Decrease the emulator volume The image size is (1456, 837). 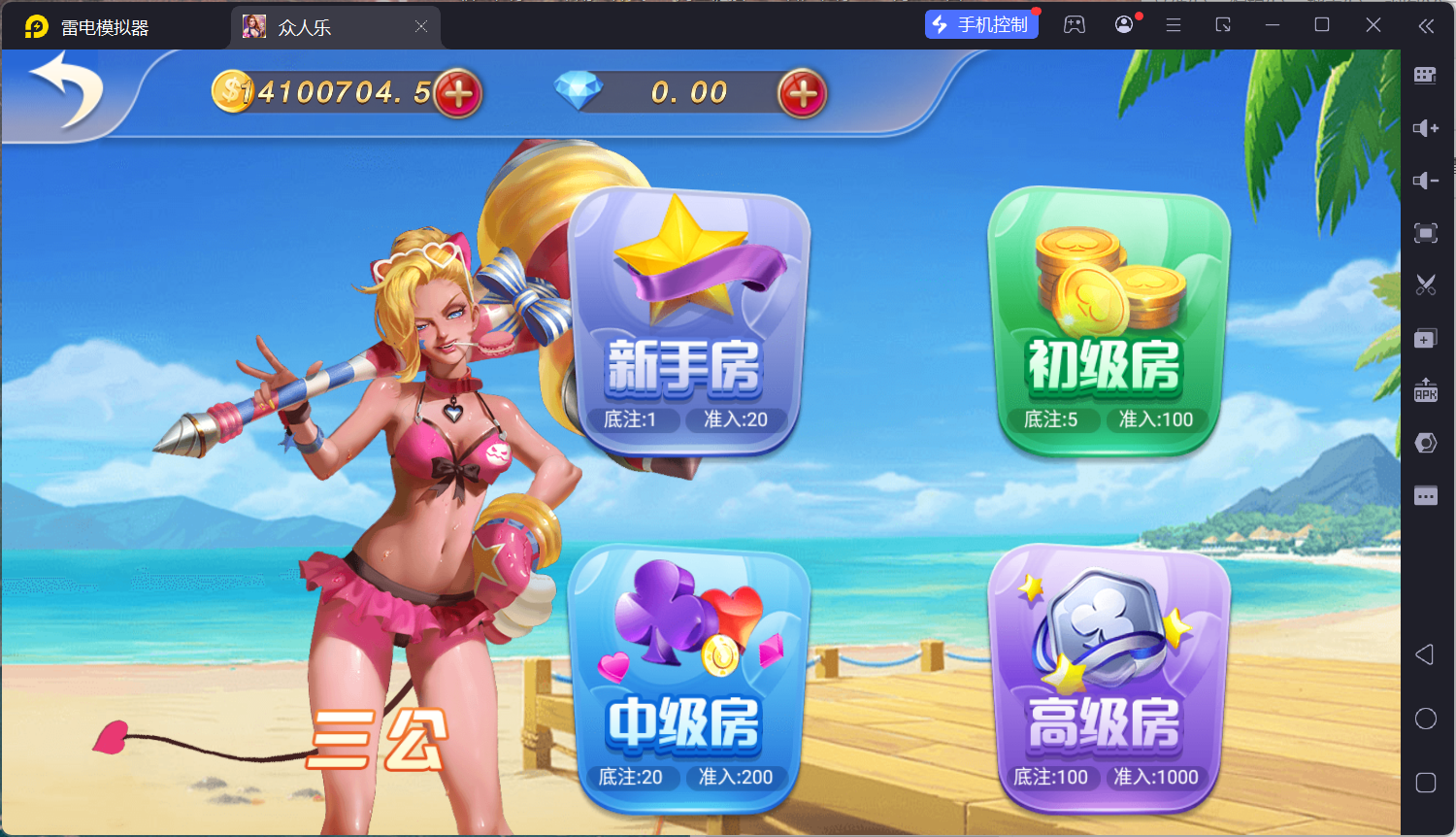pos(1425,181)
